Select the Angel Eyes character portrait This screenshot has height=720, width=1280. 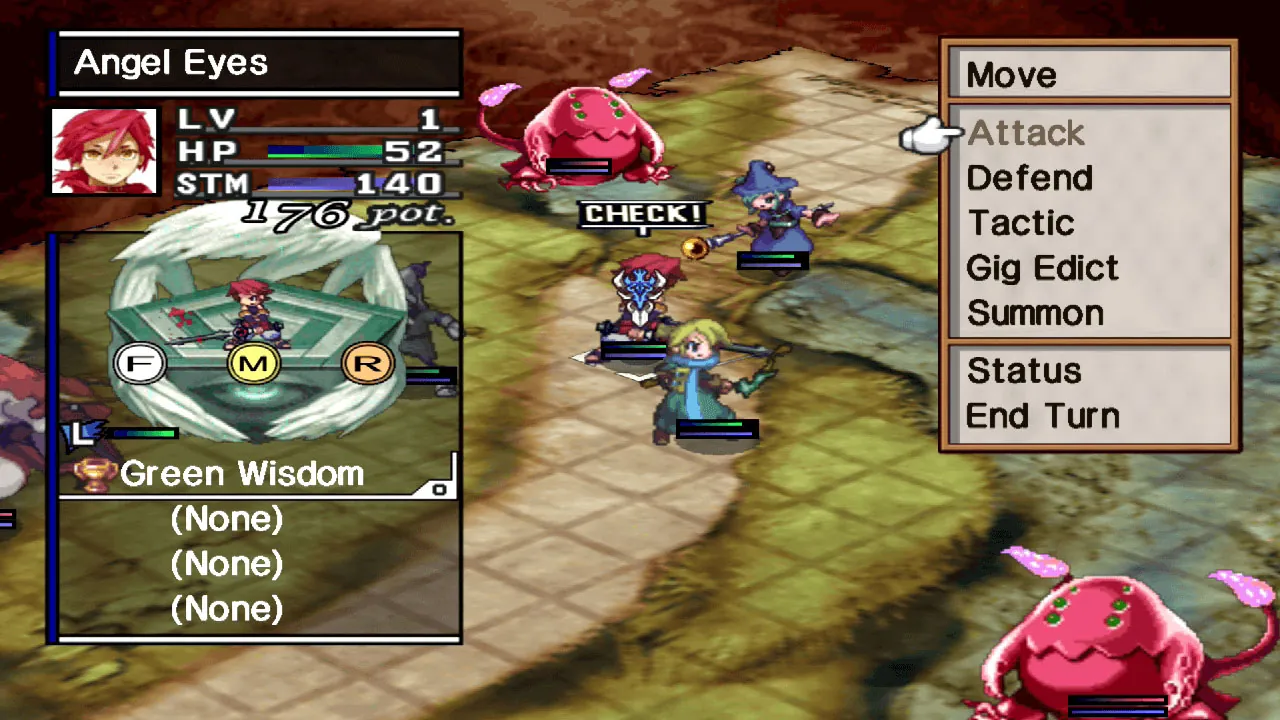(x=103, y=148)
